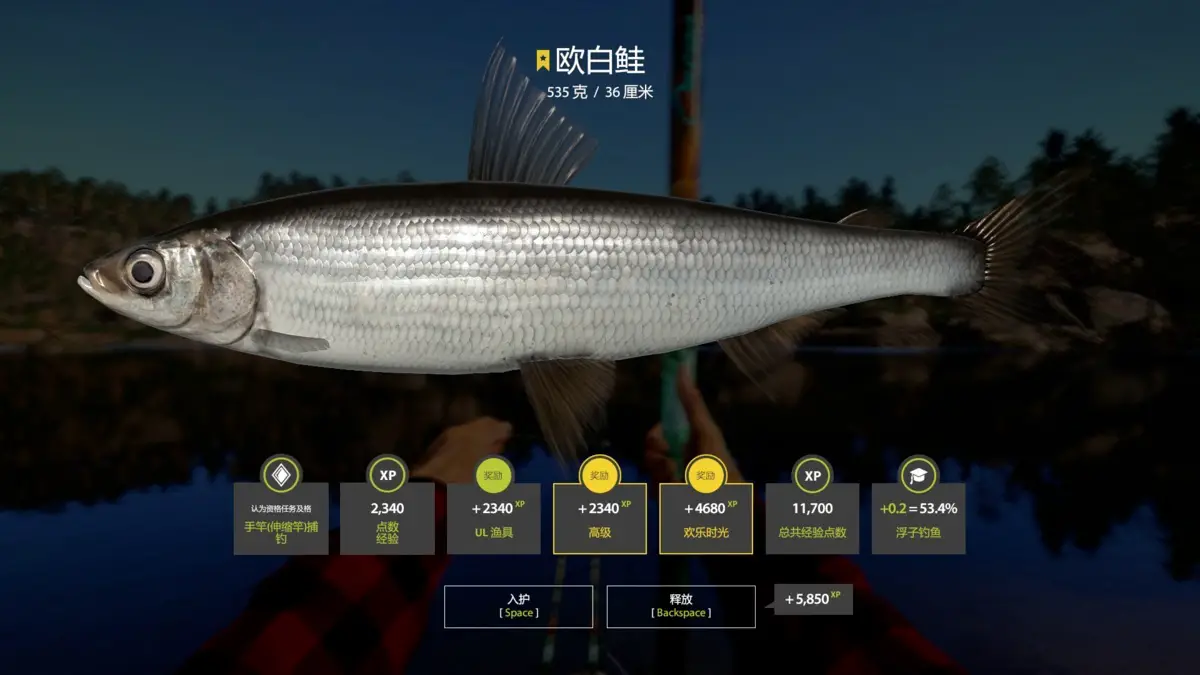
Task: Select the UL 渔具 bonus tile
Action: pyautogui.click(x=494, y=518)
